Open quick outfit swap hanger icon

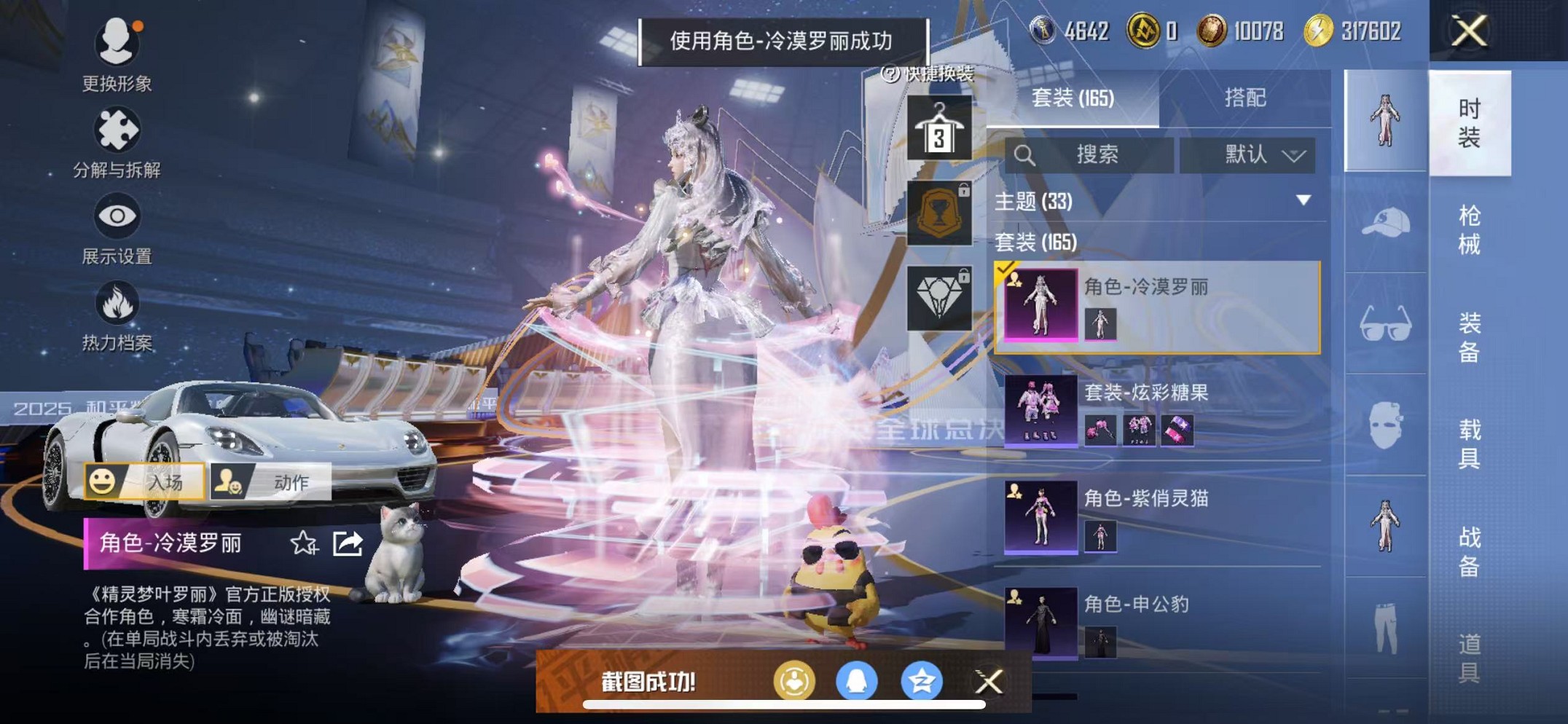938,127
